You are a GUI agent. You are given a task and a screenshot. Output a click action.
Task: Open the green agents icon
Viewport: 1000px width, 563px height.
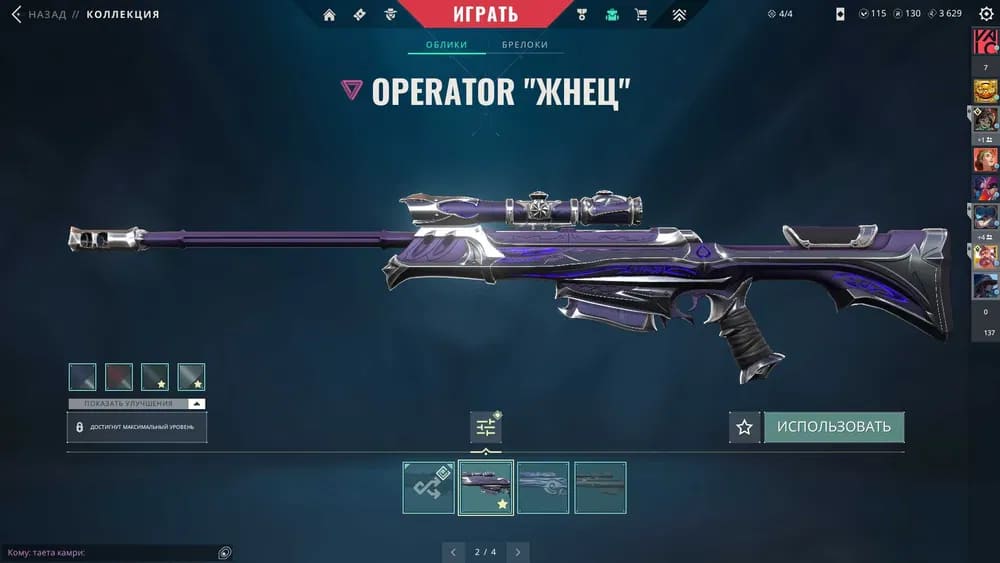pos(612,15)
